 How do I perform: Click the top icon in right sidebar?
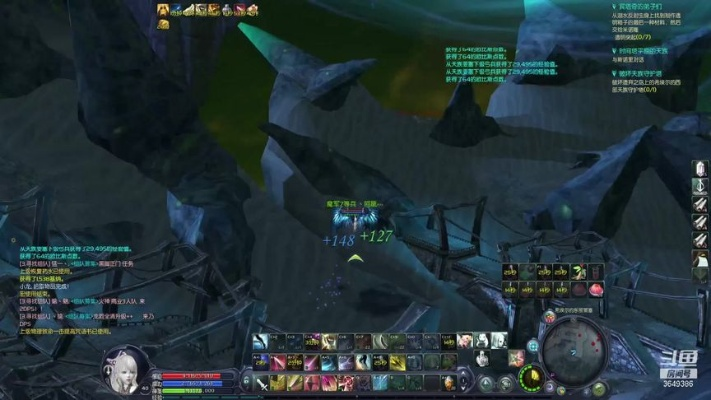[700, 168]
